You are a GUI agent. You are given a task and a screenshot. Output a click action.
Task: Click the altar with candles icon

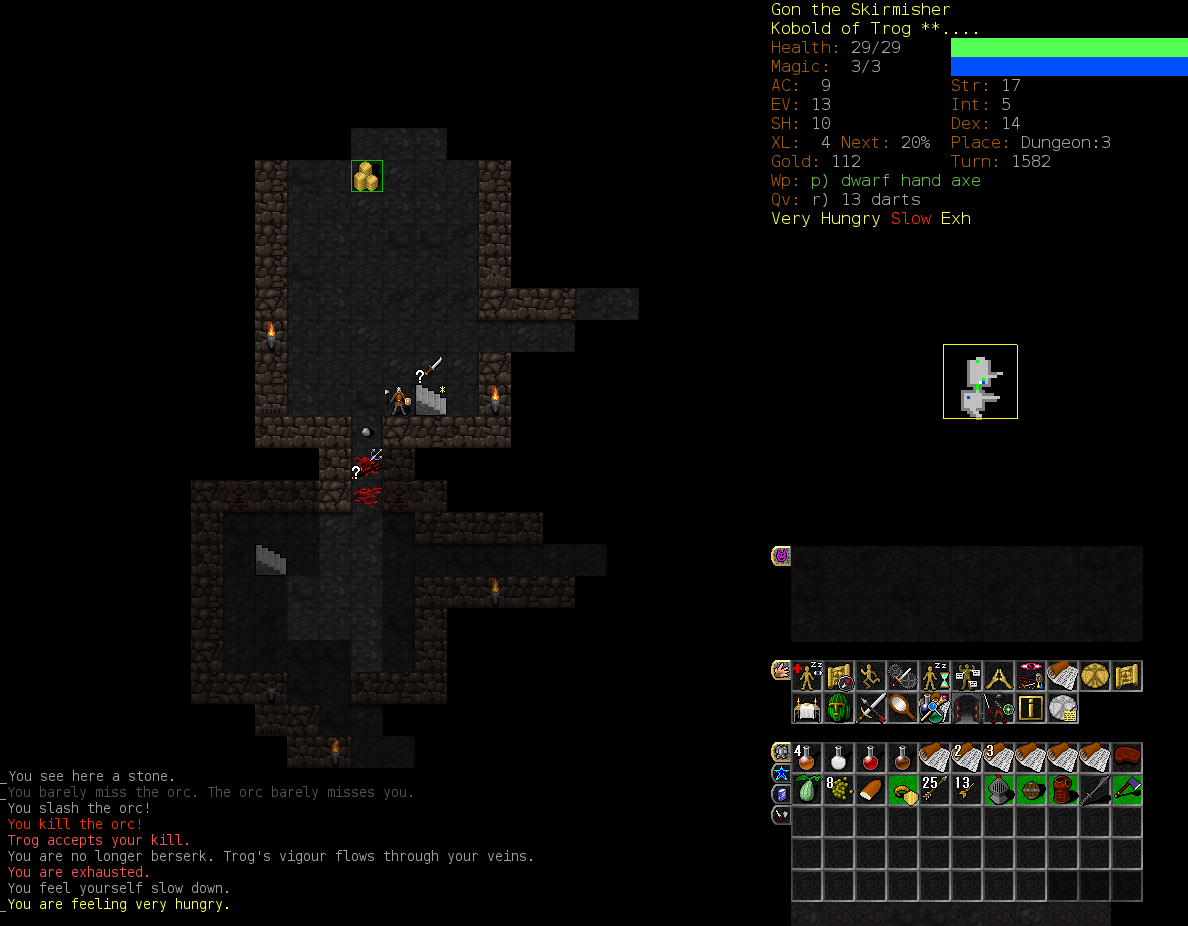tap(807, 709)
